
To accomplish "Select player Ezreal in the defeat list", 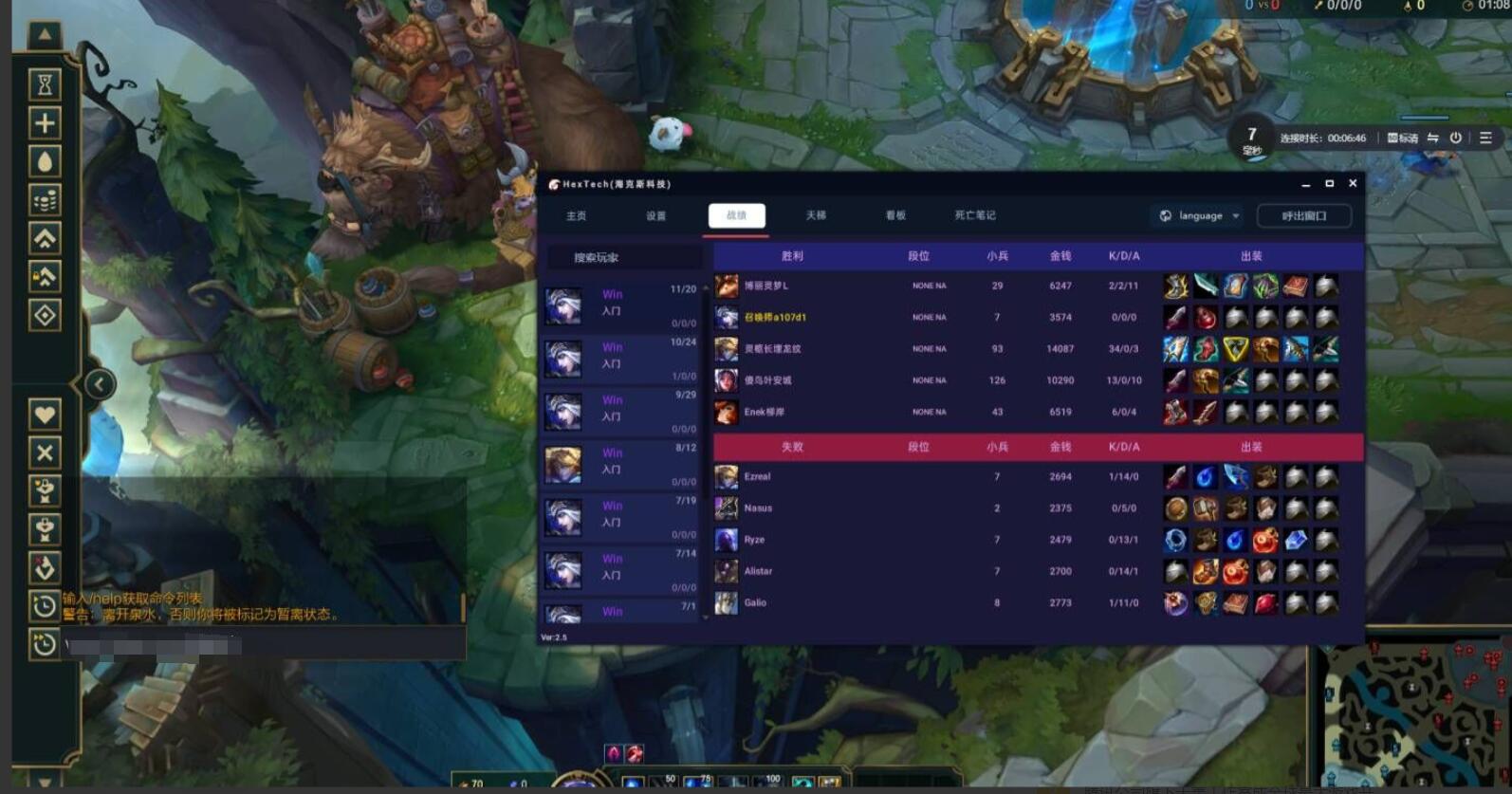I will click(757, 476).
